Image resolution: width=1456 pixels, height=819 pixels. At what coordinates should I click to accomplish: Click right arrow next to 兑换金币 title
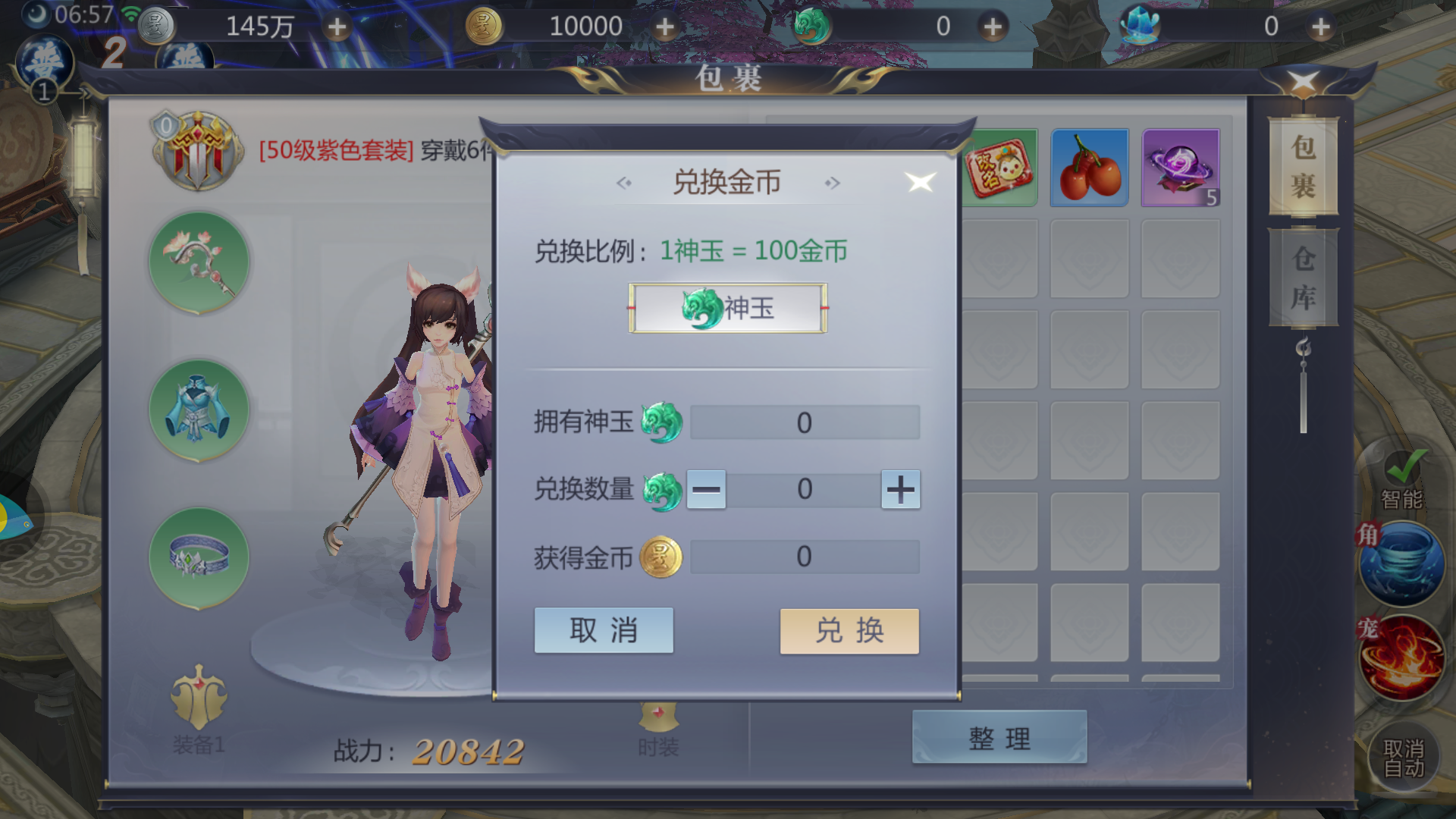[832, 182]
